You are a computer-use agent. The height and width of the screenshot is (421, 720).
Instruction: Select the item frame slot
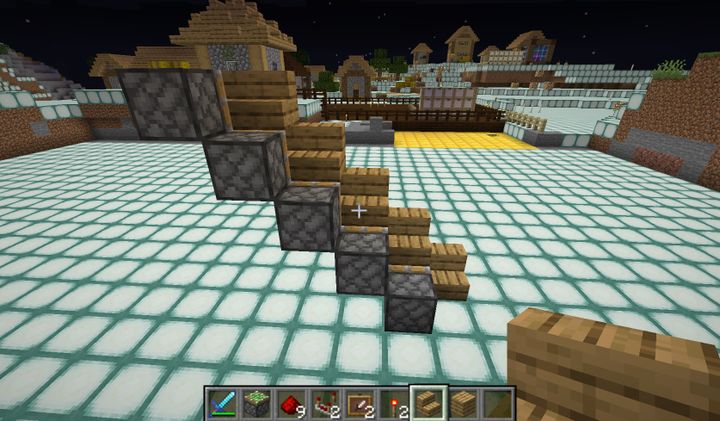point(361,403)
